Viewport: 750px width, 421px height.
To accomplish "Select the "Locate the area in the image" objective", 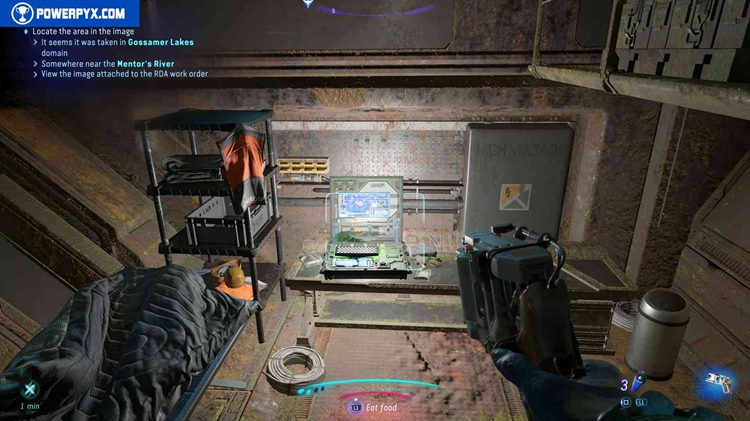I will (83, 32).
